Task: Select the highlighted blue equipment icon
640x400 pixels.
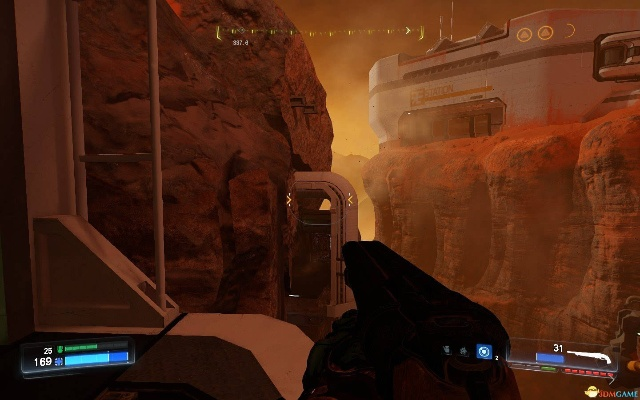Action: click(x=484, y=352)
